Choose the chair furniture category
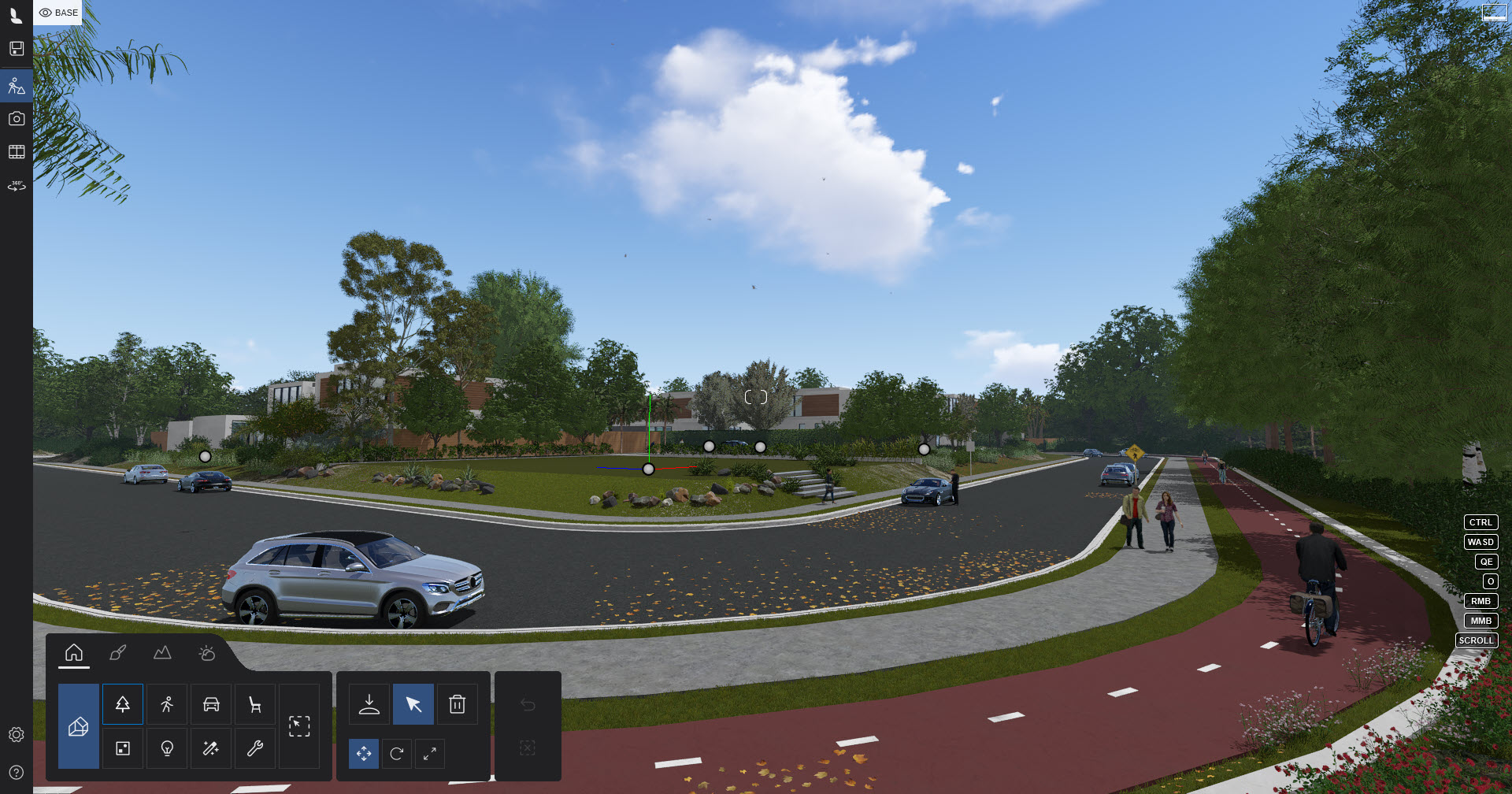This screenshot has height=794, width=1512. pyautogui.click(x=255, y=704)
